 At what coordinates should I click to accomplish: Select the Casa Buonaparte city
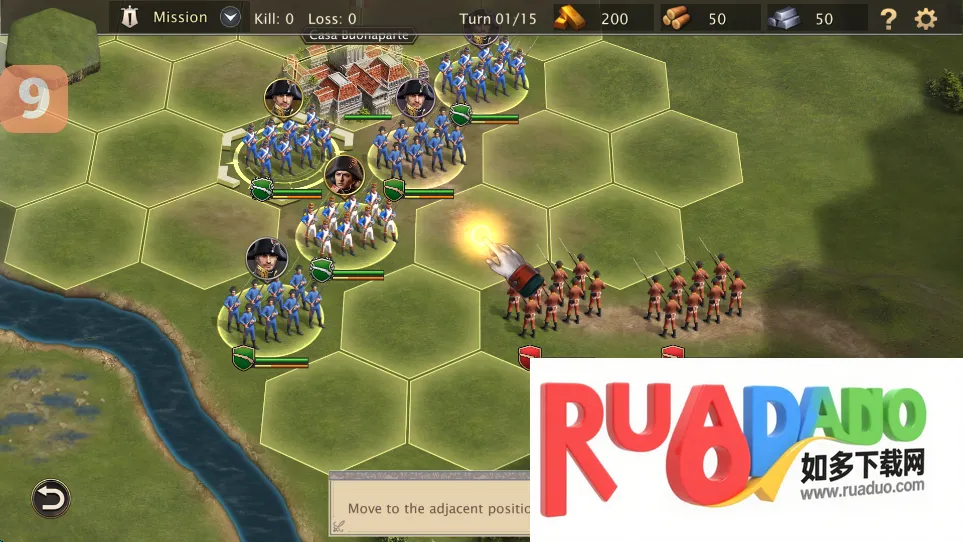click(357, 82)
